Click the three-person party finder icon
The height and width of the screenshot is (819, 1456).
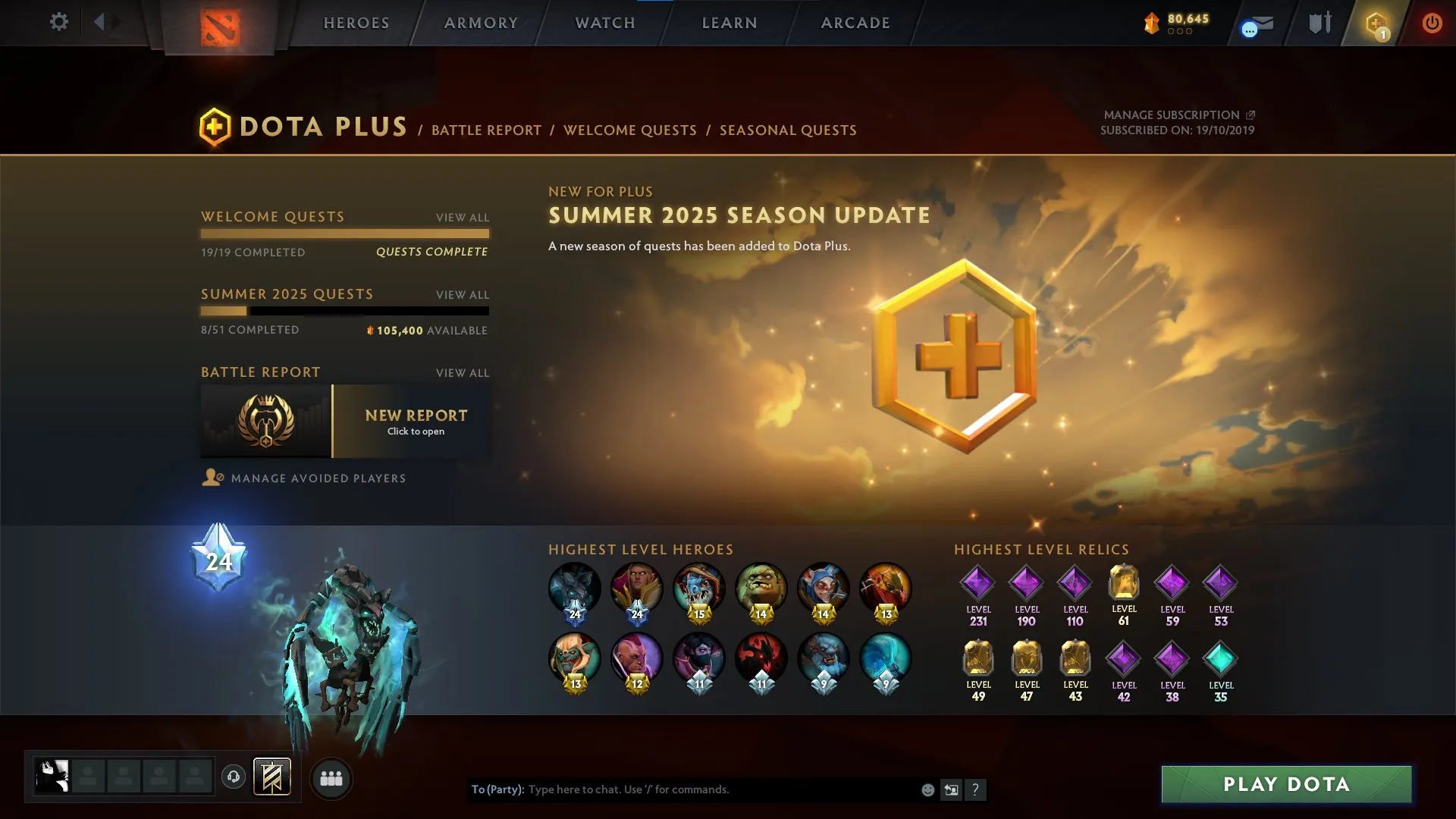pos(331,777)
